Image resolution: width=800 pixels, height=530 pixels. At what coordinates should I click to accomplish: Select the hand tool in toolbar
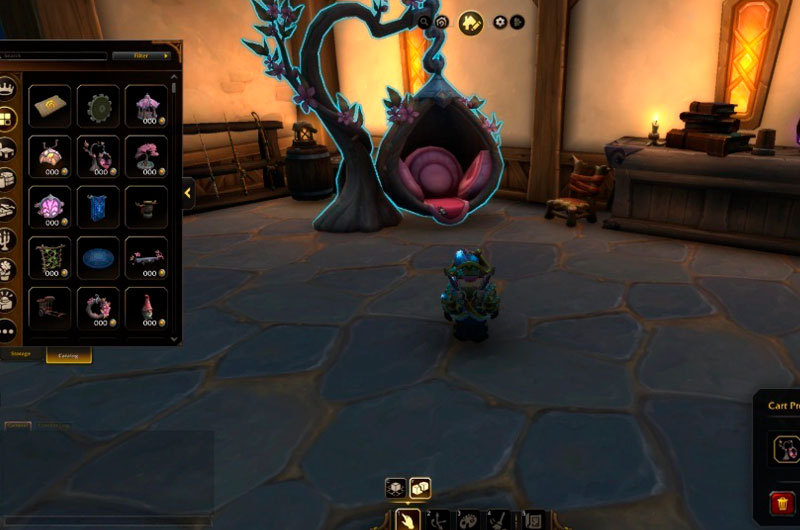[407, 519]
